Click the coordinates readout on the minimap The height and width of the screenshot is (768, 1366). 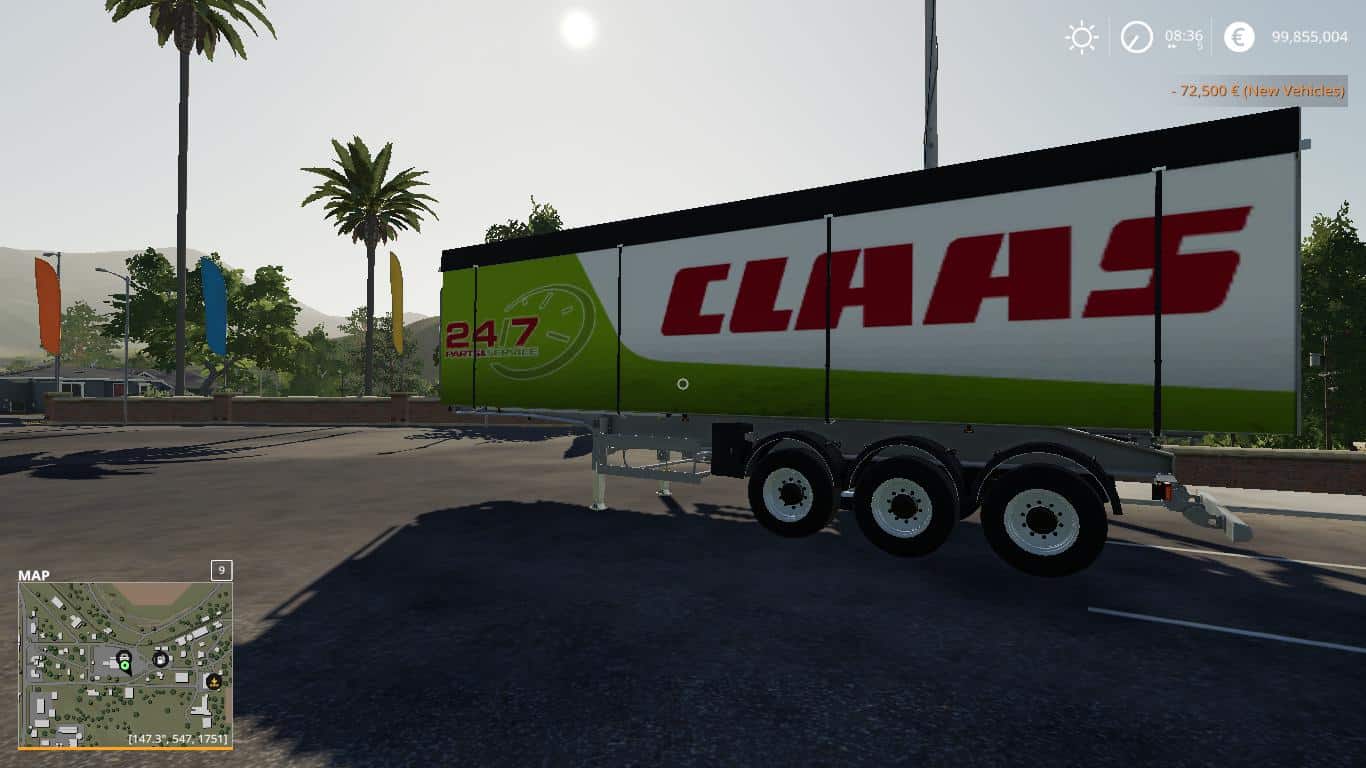pos(177,738)
